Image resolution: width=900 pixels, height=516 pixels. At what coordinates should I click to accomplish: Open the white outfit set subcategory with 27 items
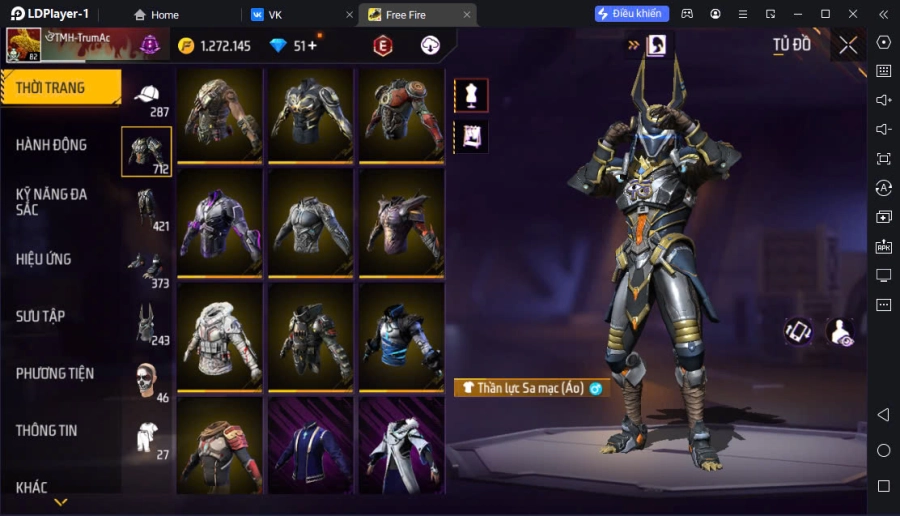tap(147, 437)
